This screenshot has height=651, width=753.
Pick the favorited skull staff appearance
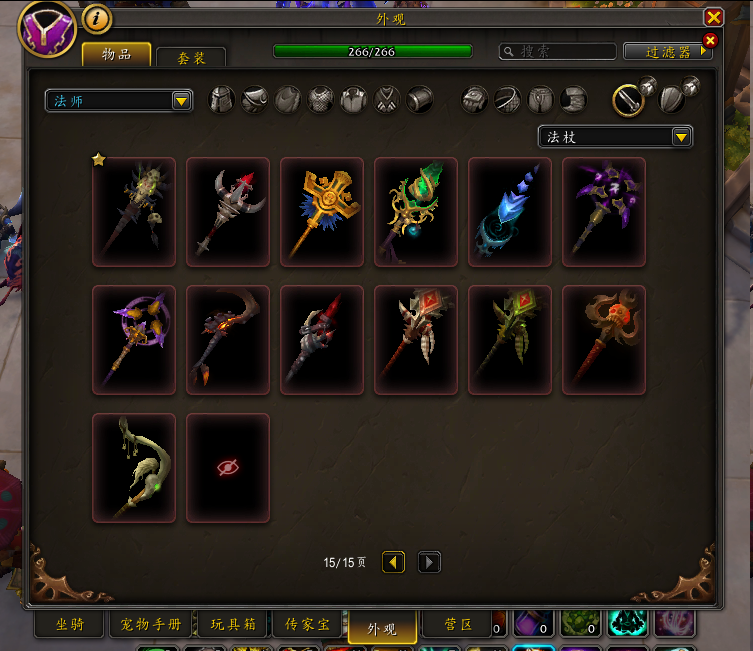[x=134, y=212]
